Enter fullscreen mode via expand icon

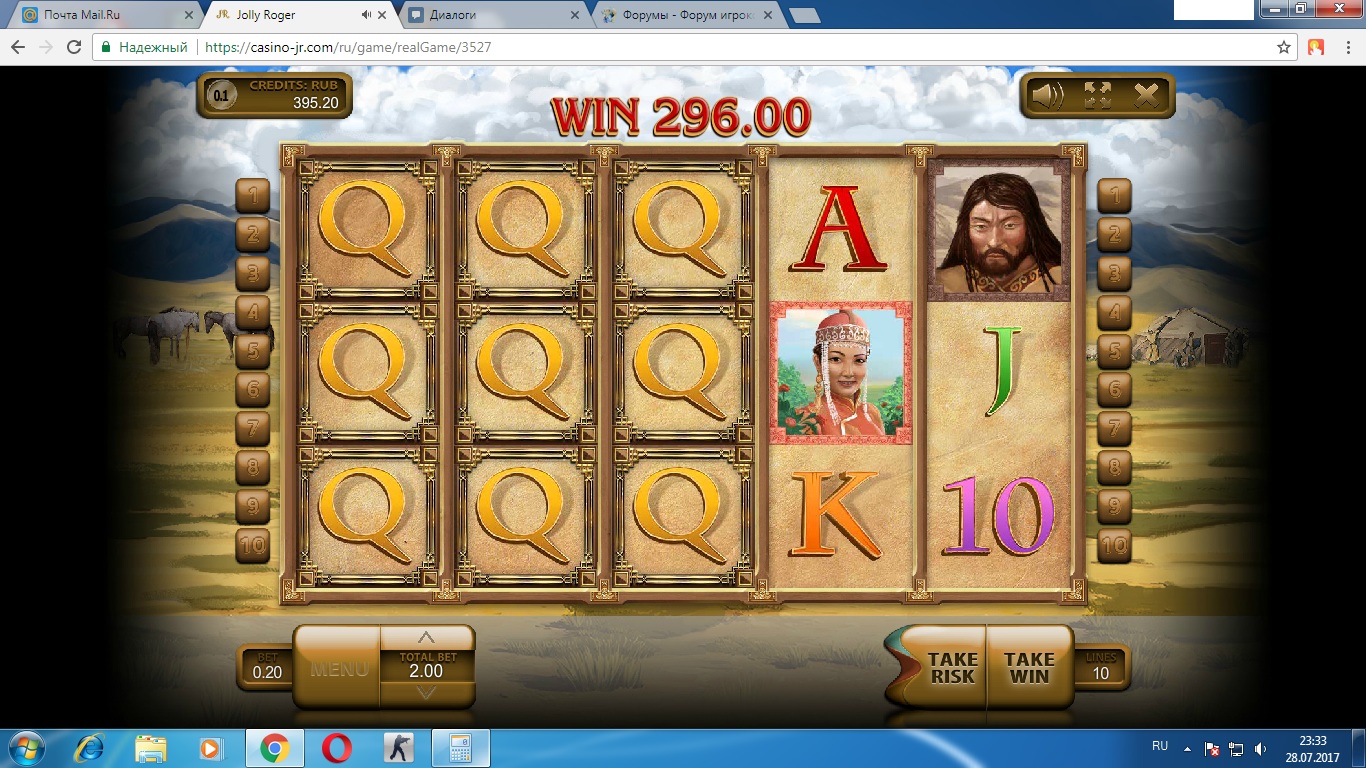click(1097, 96)
